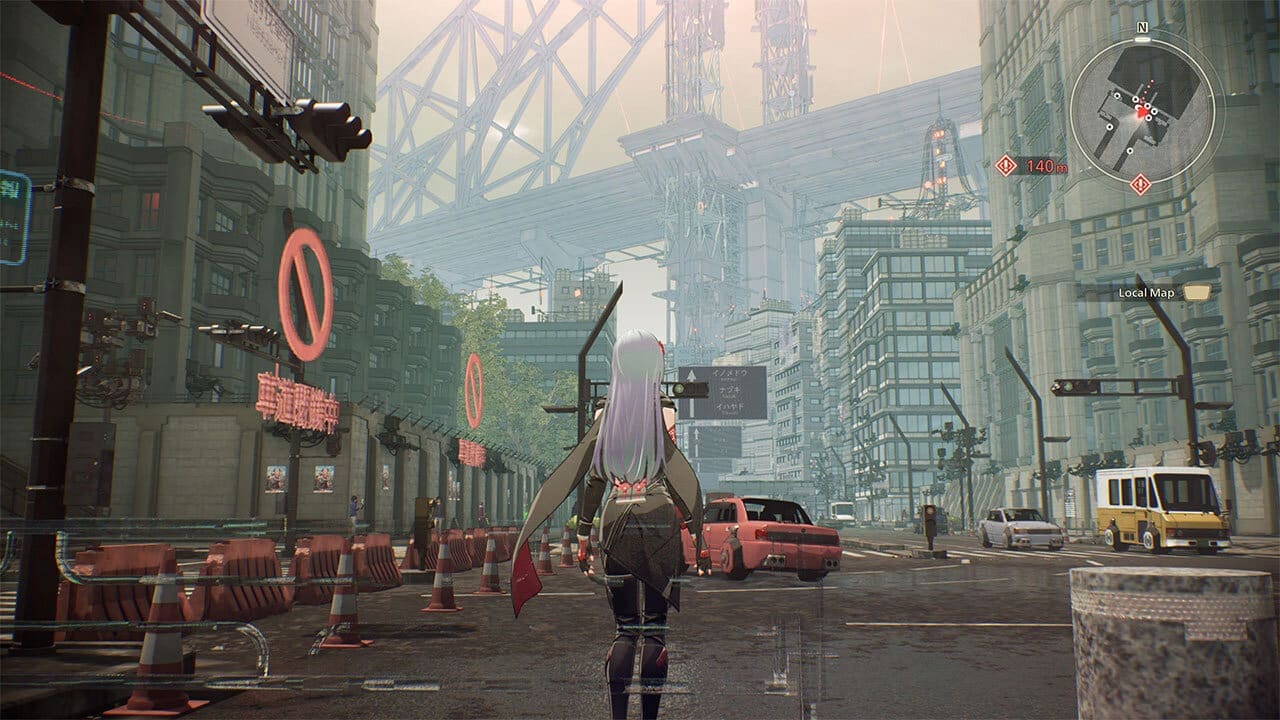1280x720 pixels.
Task: Click the touchpad button icon next to Local Map
Action: pyautogui.click(x=1198, y=290)
